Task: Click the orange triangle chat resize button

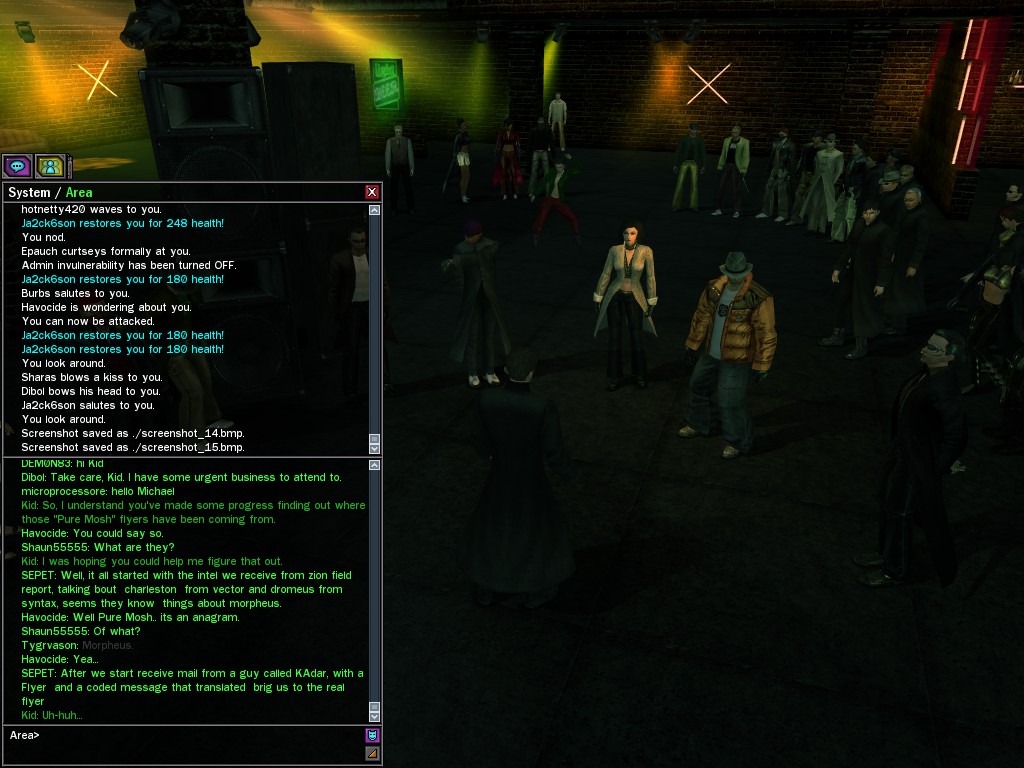Action: 372,753
